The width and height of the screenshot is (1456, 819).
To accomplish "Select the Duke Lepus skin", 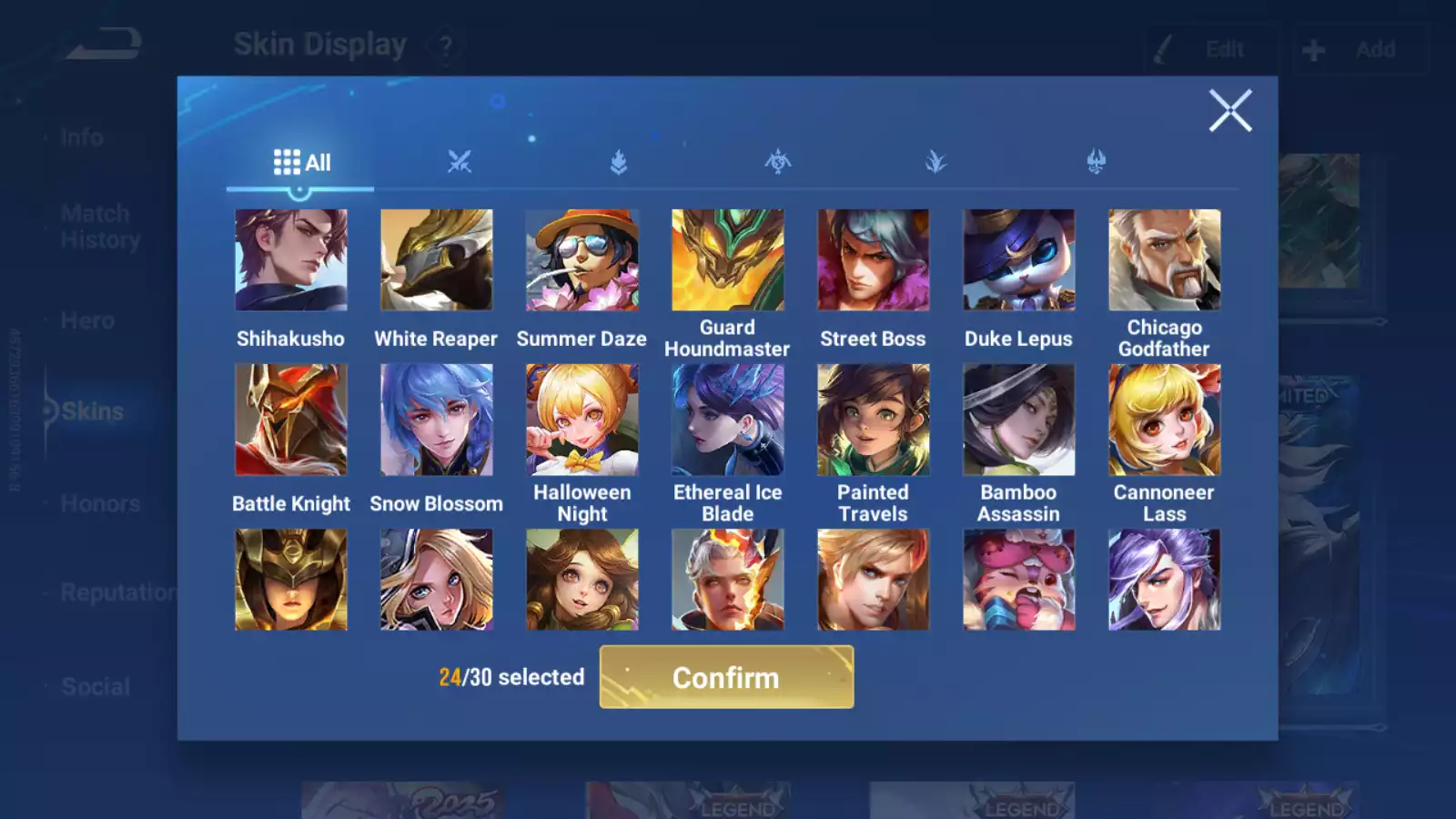I will click(1018, 260).
